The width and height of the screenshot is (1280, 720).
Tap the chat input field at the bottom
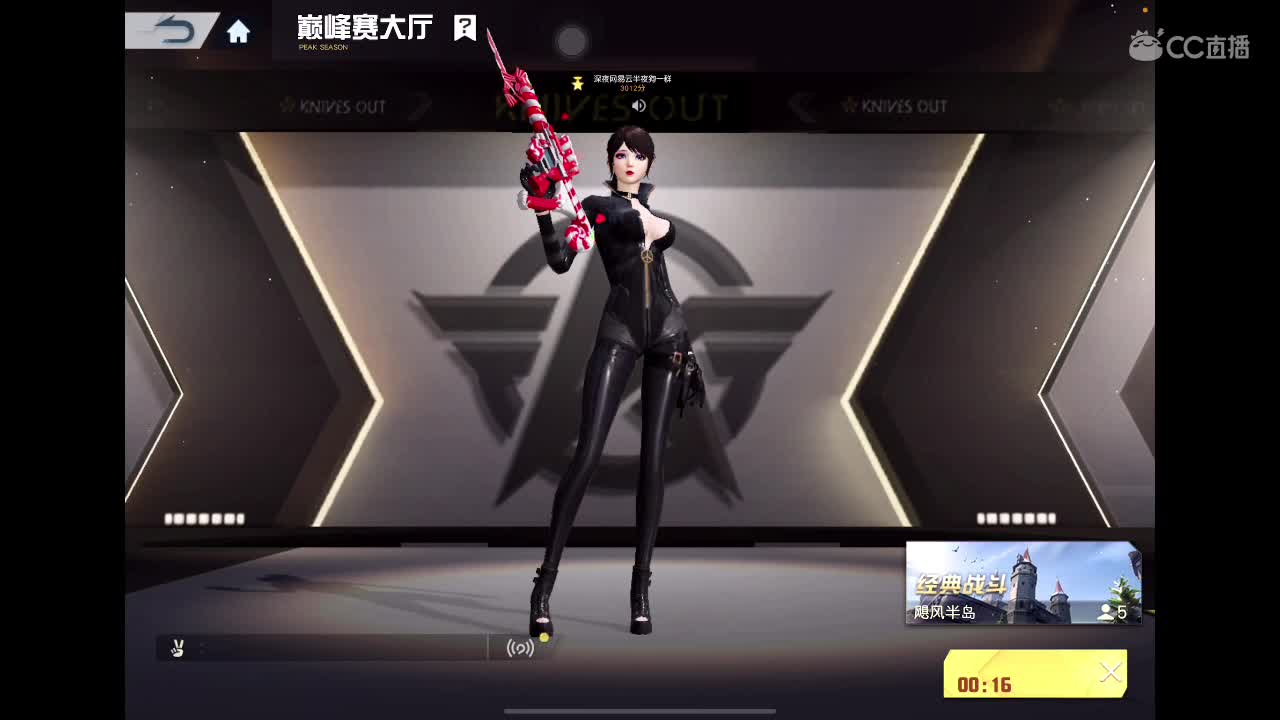coord(340,647)
